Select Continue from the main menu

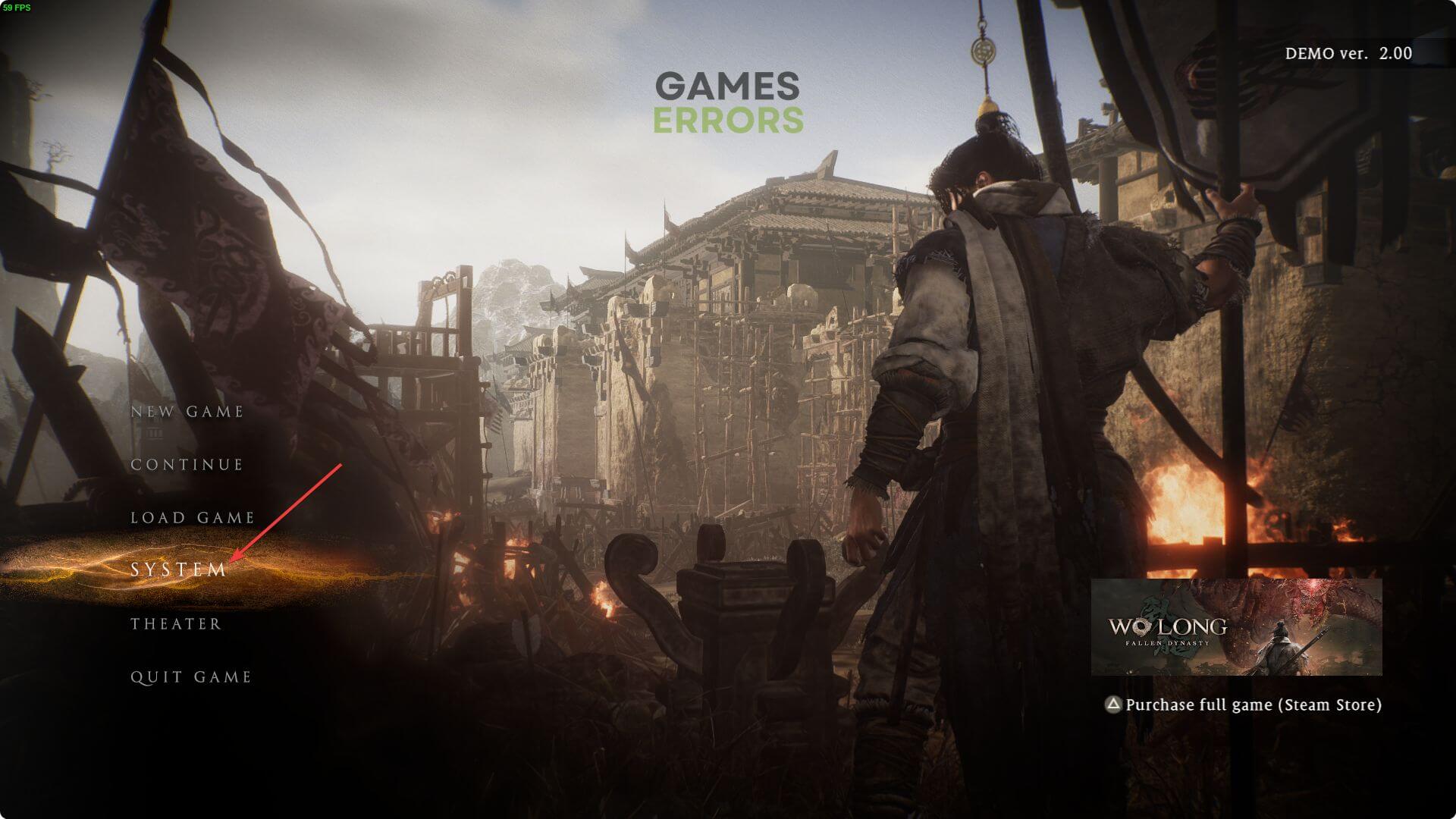pos(187,465)
